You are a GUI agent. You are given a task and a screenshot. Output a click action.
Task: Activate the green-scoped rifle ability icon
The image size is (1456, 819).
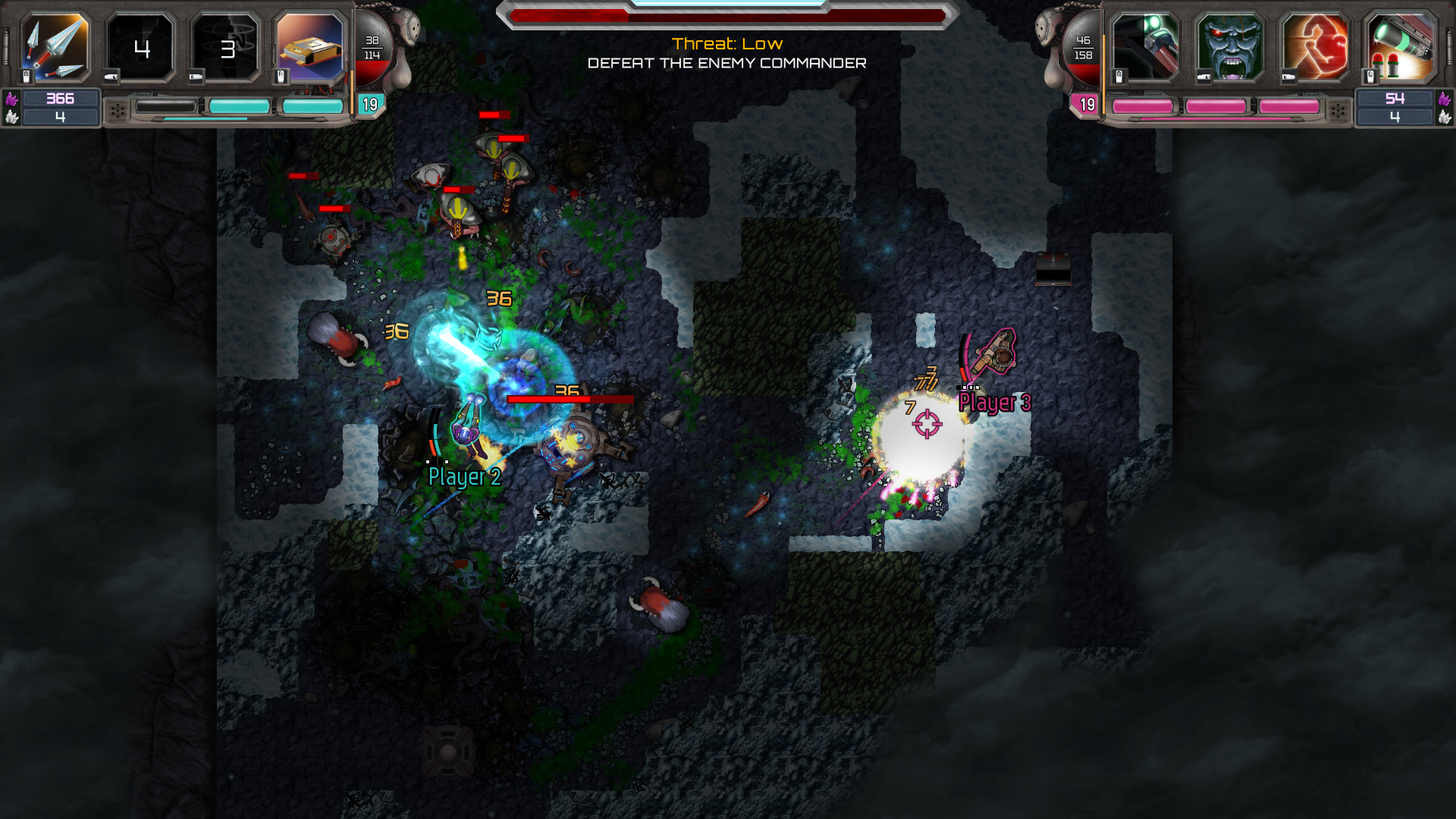tap(1145, 49)
